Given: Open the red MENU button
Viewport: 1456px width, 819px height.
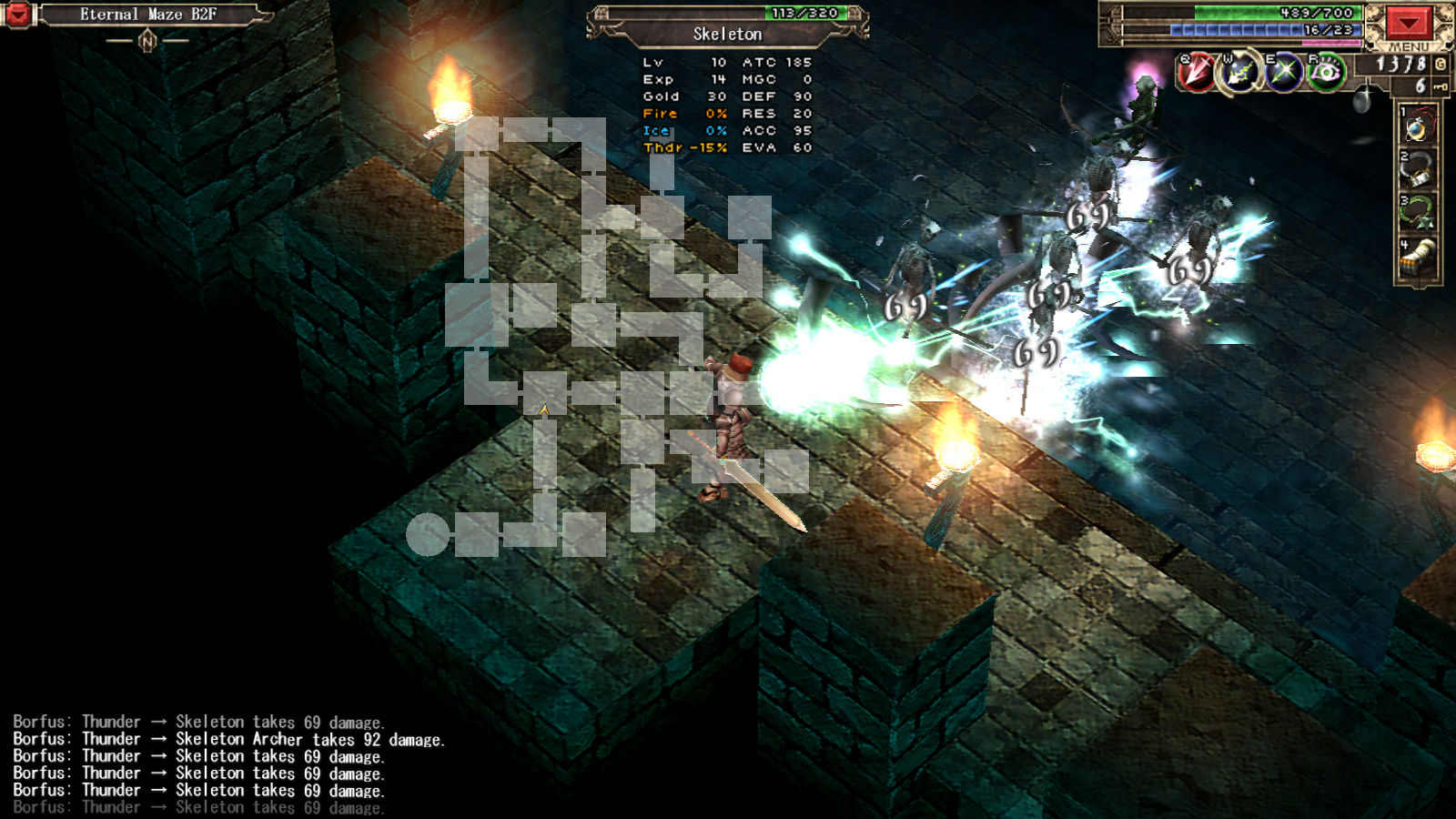Looking at the screenshot, I should [x=1408, y=24].
